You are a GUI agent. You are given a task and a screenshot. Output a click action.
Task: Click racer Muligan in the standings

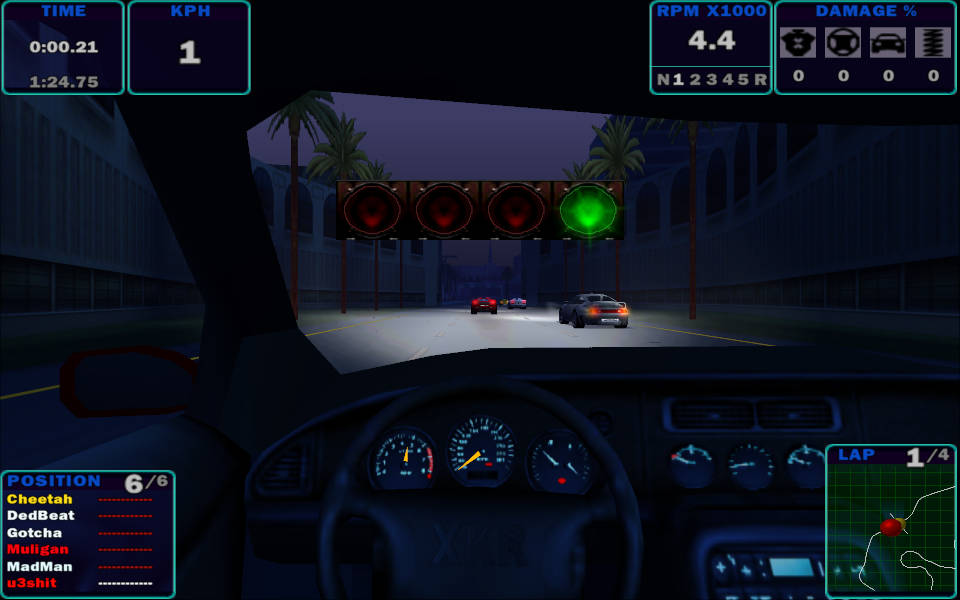pos(37,549)
